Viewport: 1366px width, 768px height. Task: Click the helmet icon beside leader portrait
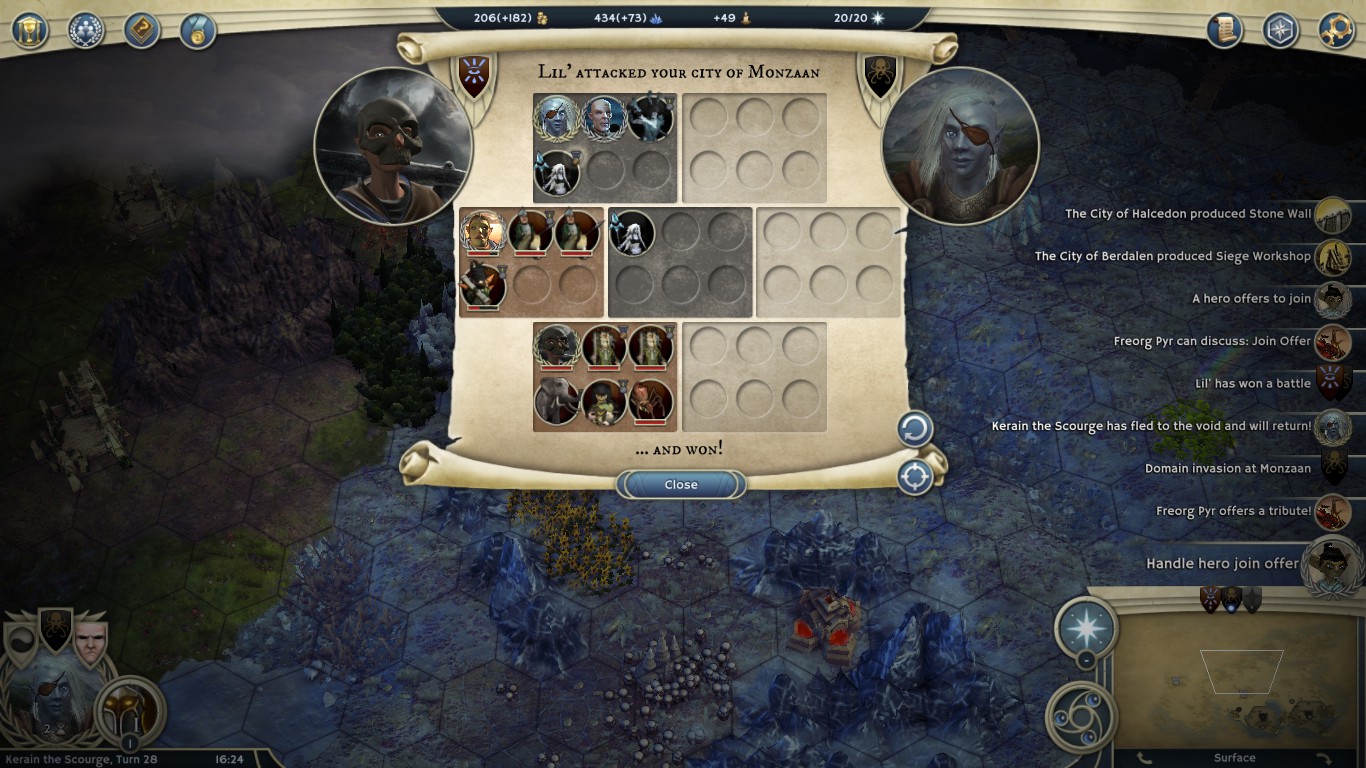[129, 710]
